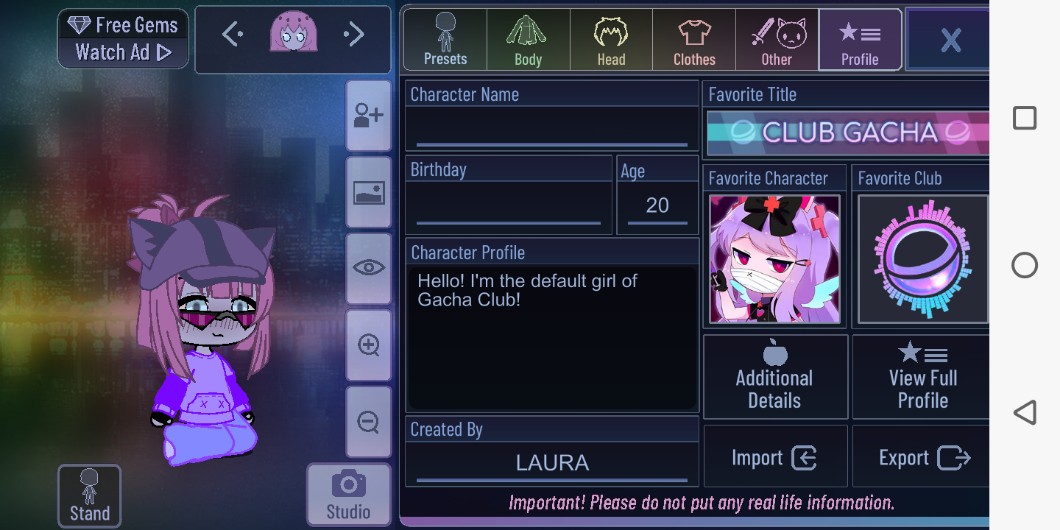Tap Free Gems Watch Ad button
This screenshot has width=1060, height=530.
pyautogui.click(x=123, y=39)
